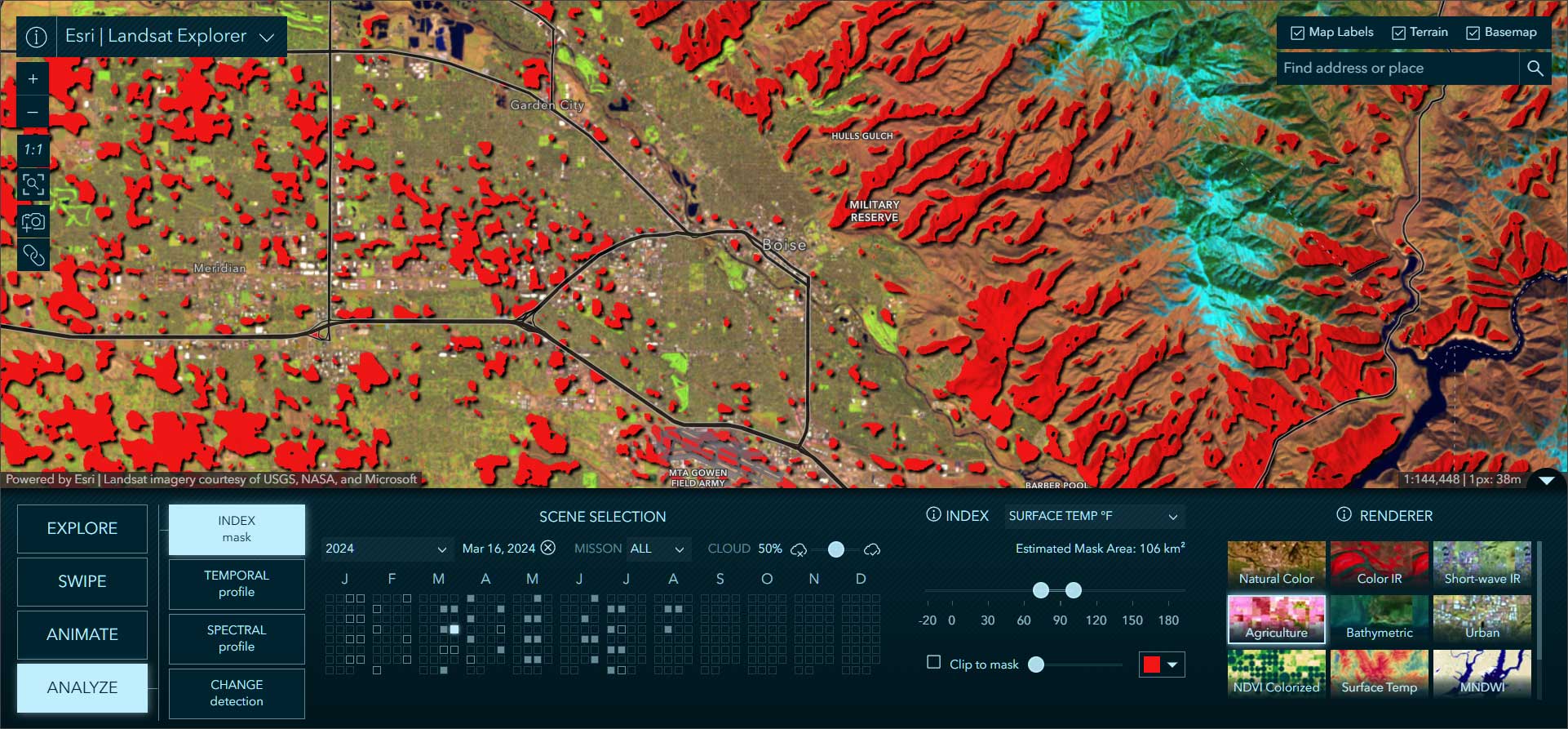Select the zoom-to-extent magnifier icon
Viewport: 1568px width, 729px height.
[33, 185]
